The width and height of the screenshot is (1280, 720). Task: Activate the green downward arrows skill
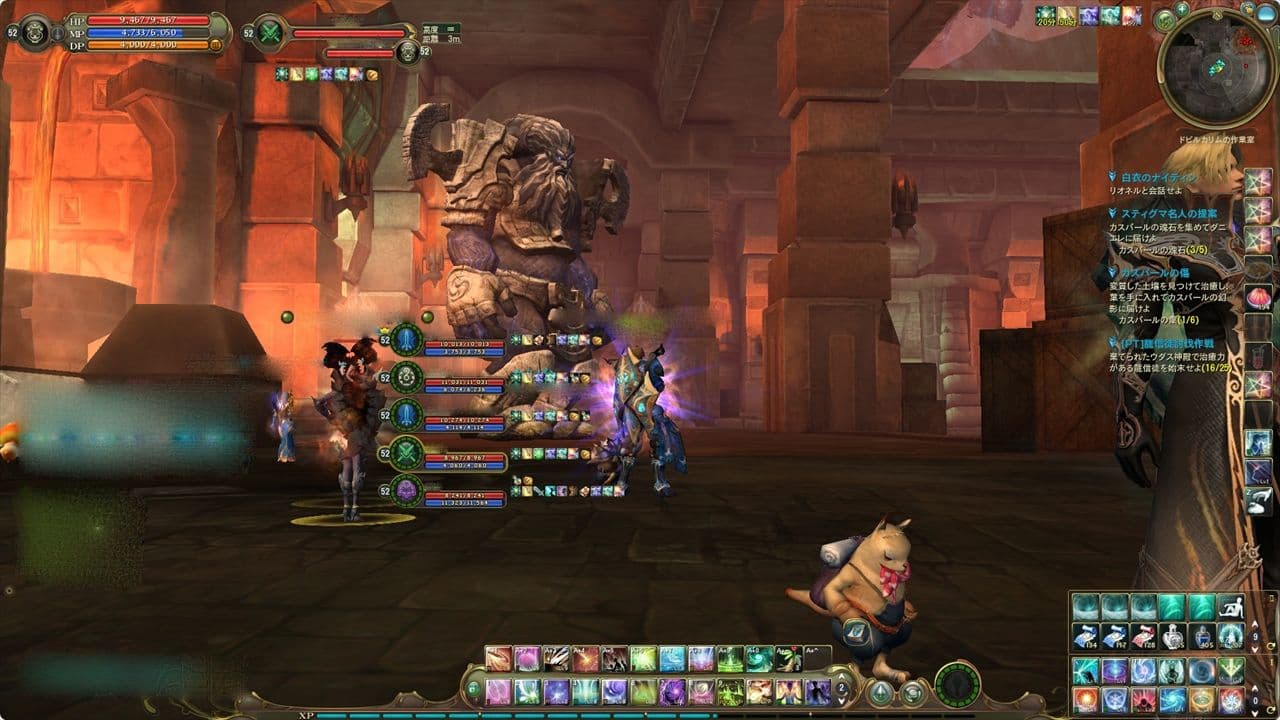point(1230,670)
